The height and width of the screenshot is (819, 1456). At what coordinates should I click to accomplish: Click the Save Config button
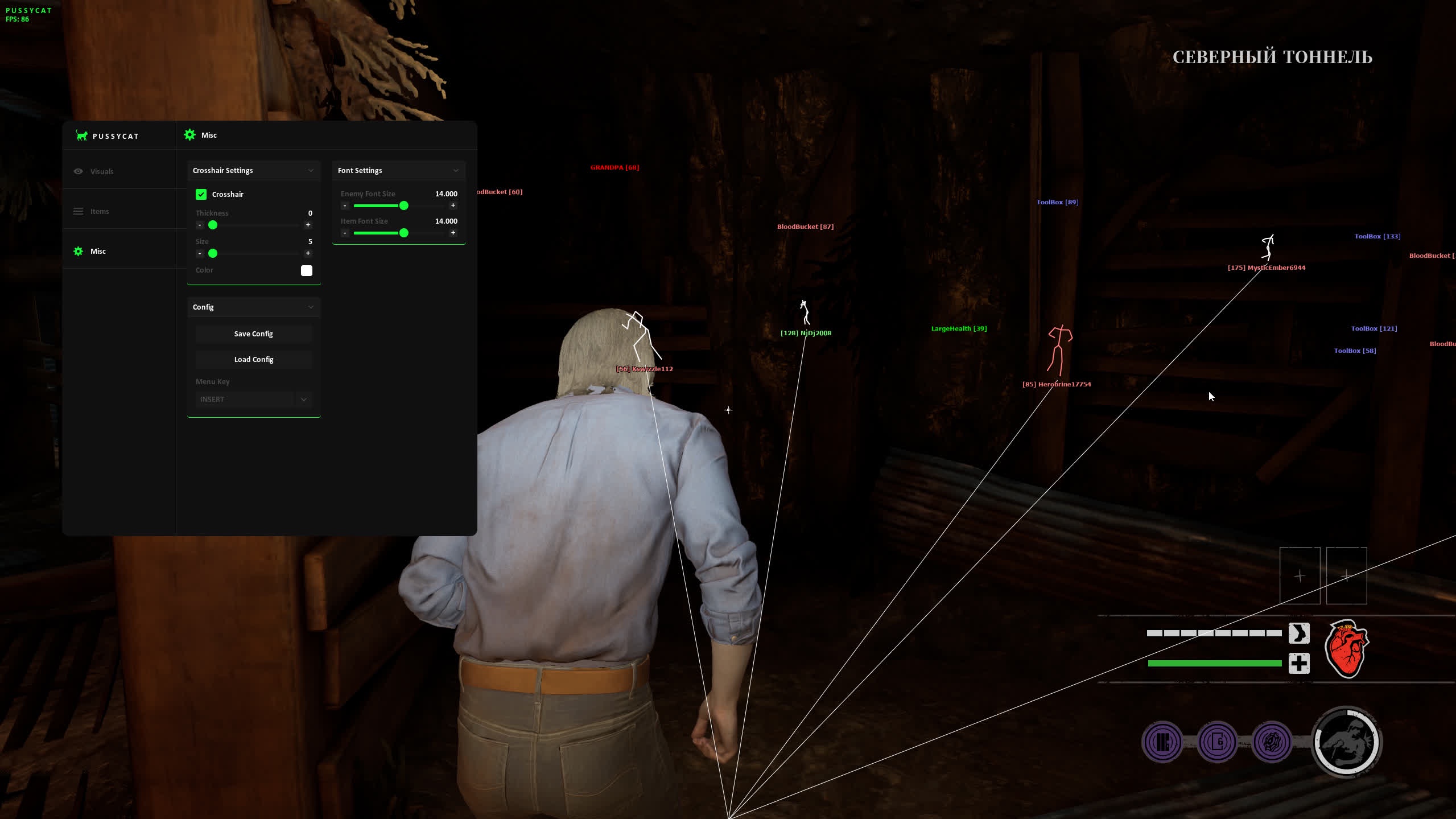(x=254, y=334)
